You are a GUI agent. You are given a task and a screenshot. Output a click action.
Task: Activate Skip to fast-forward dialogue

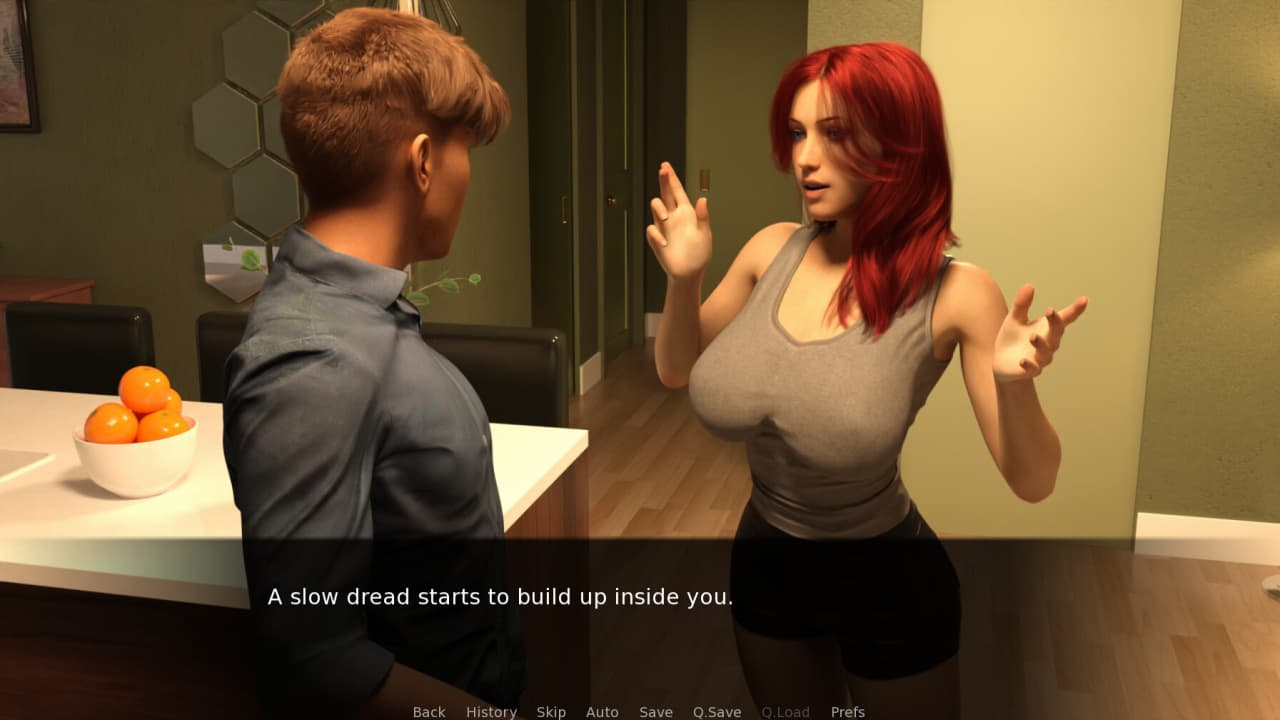tap(551, 712)
